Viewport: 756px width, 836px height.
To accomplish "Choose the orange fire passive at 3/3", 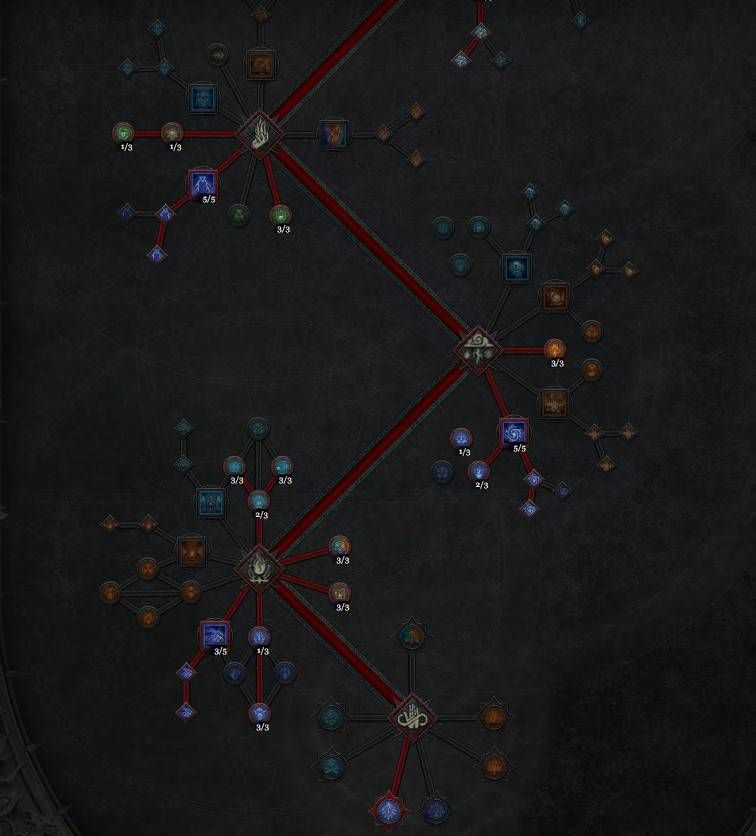I will [x=555, y=349].
